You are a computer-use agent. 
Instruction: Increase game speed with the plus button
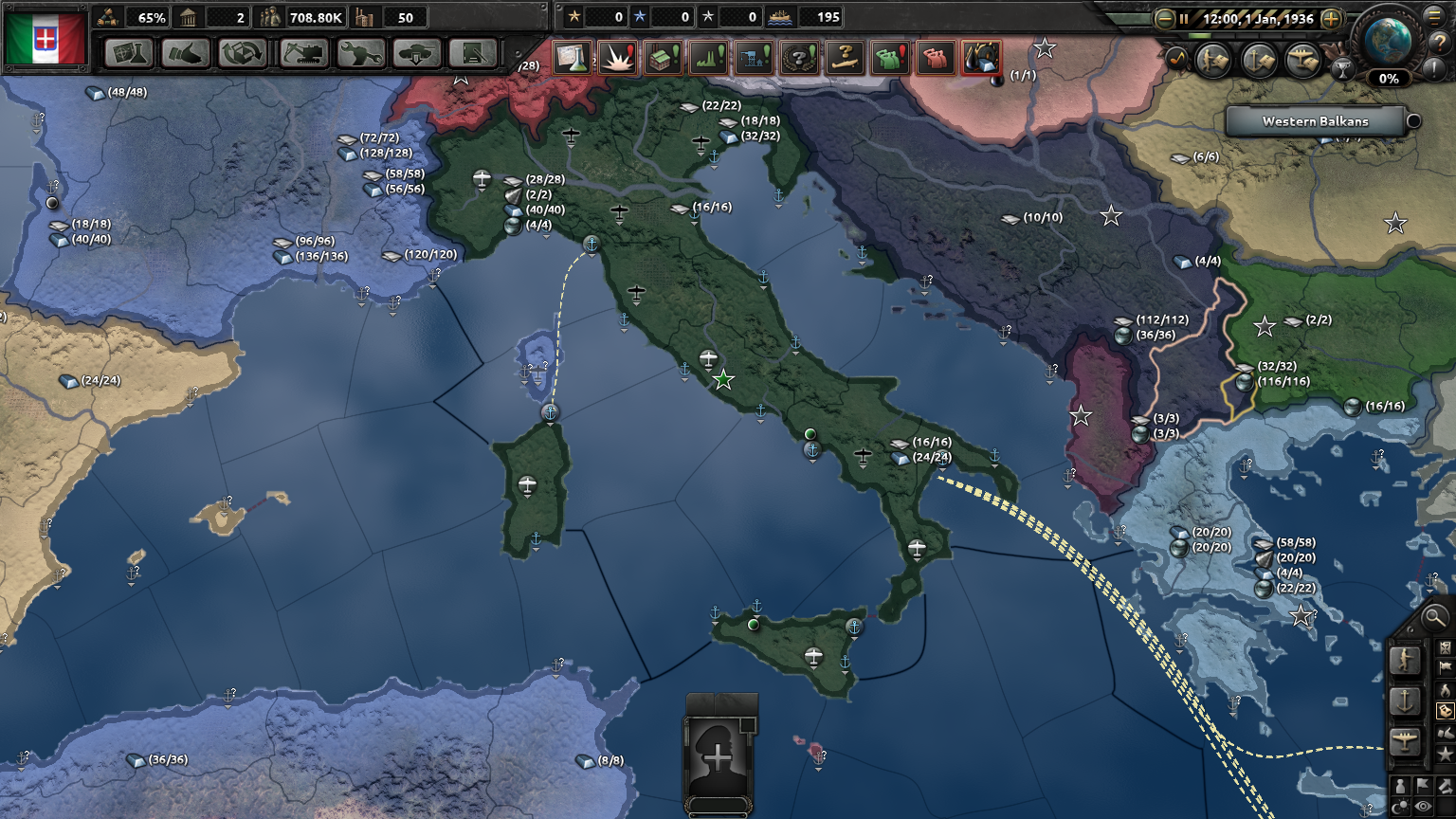[x=1330, y=18]
